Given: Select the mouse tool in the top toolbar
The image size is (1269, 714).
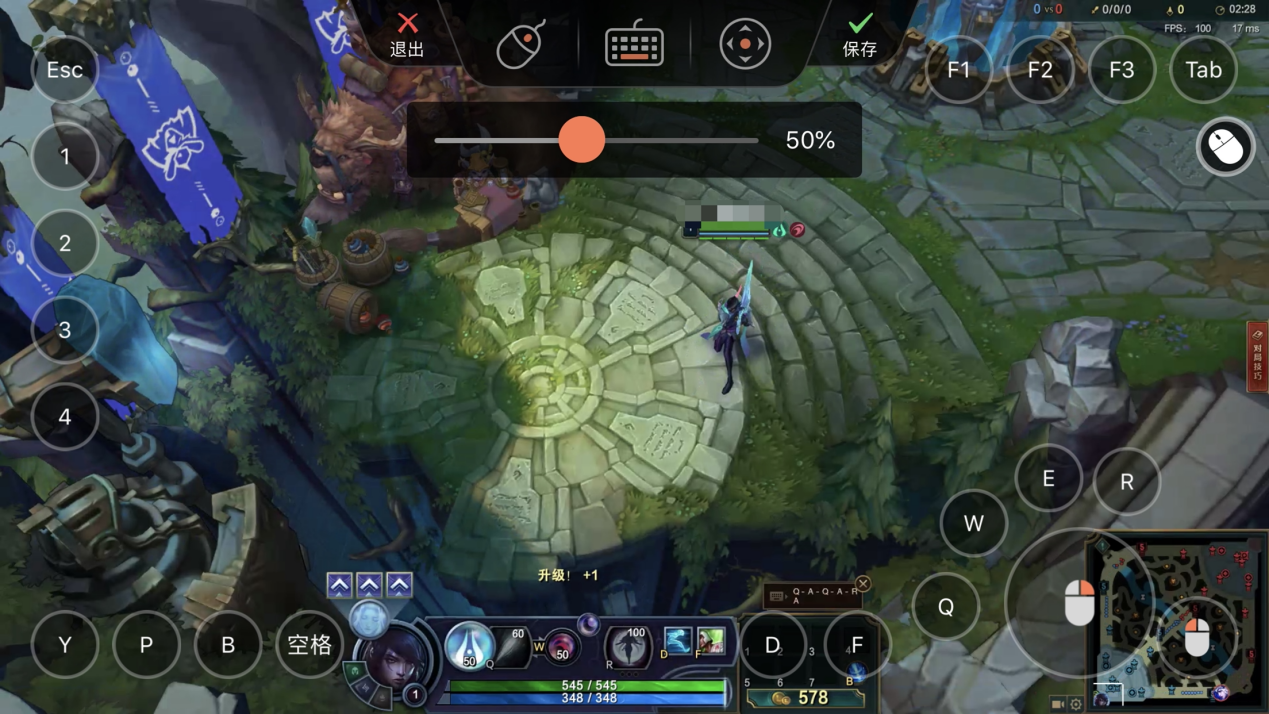Looking at the screenshot, I should click(521, 44).
